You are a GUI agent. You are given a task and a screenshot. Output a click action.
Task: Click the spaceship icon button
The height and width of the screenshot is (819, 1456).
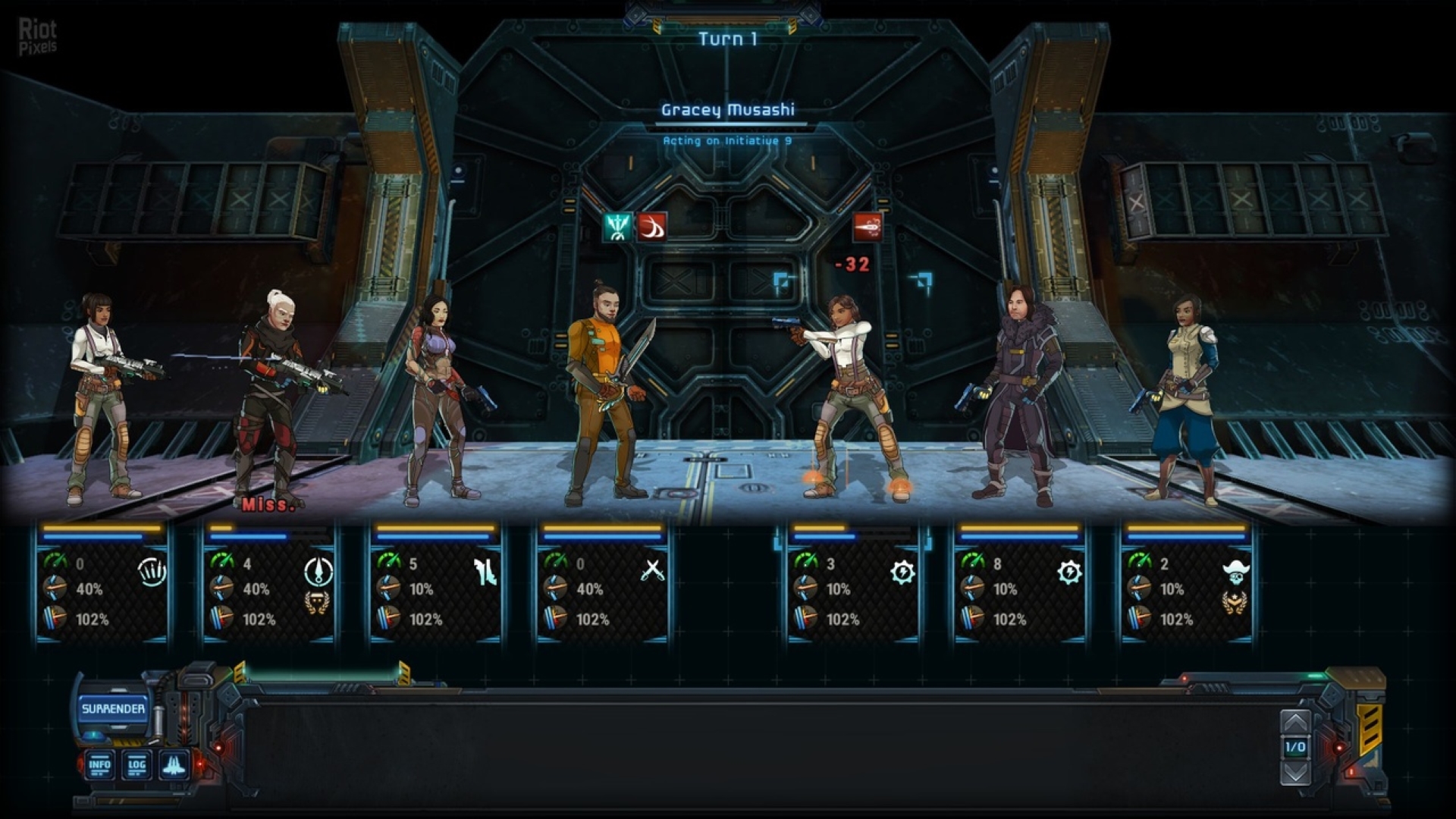tap(174, 764)
